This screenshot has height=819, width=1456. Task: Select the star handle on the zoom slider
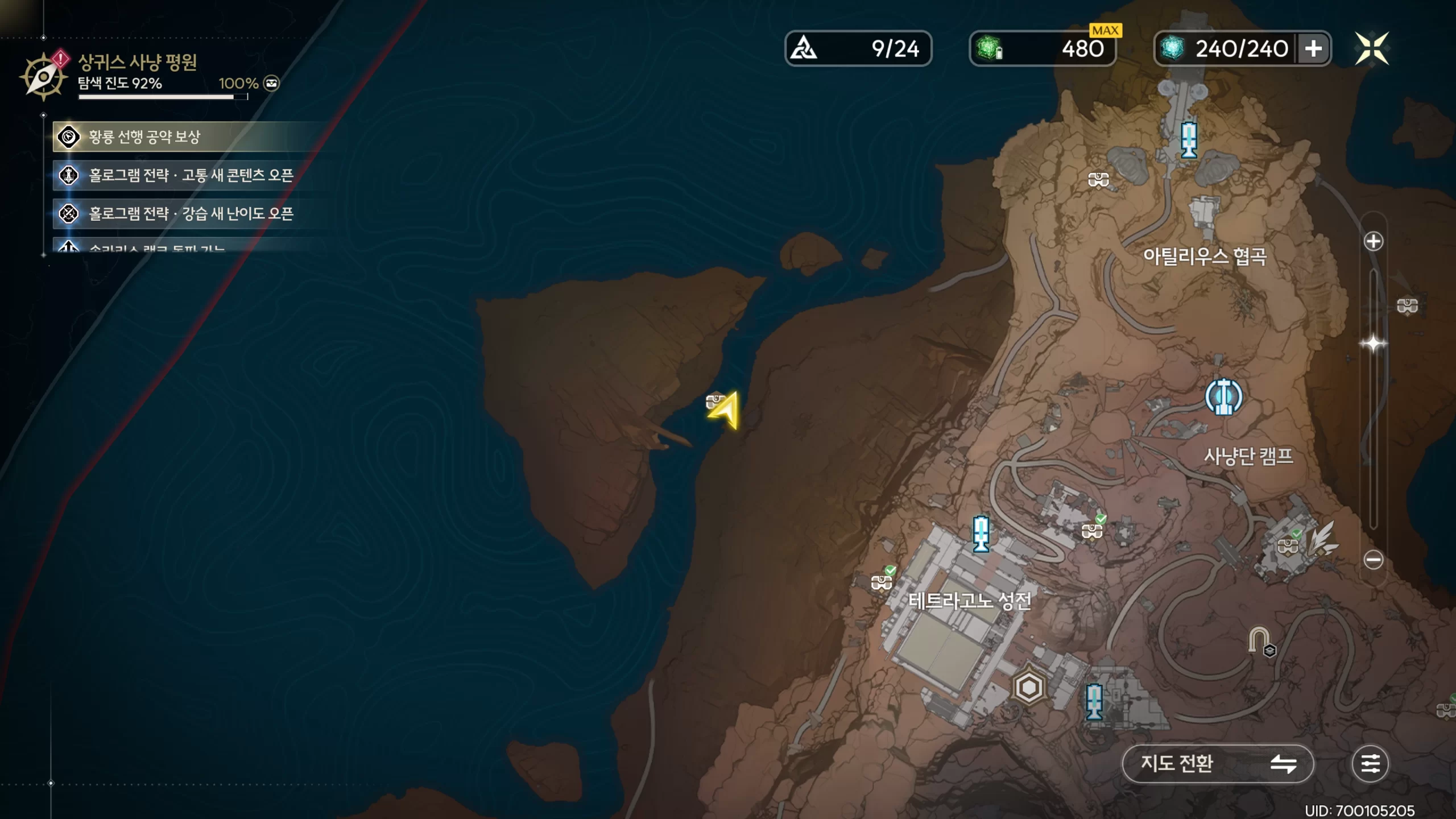(1374, 344)
